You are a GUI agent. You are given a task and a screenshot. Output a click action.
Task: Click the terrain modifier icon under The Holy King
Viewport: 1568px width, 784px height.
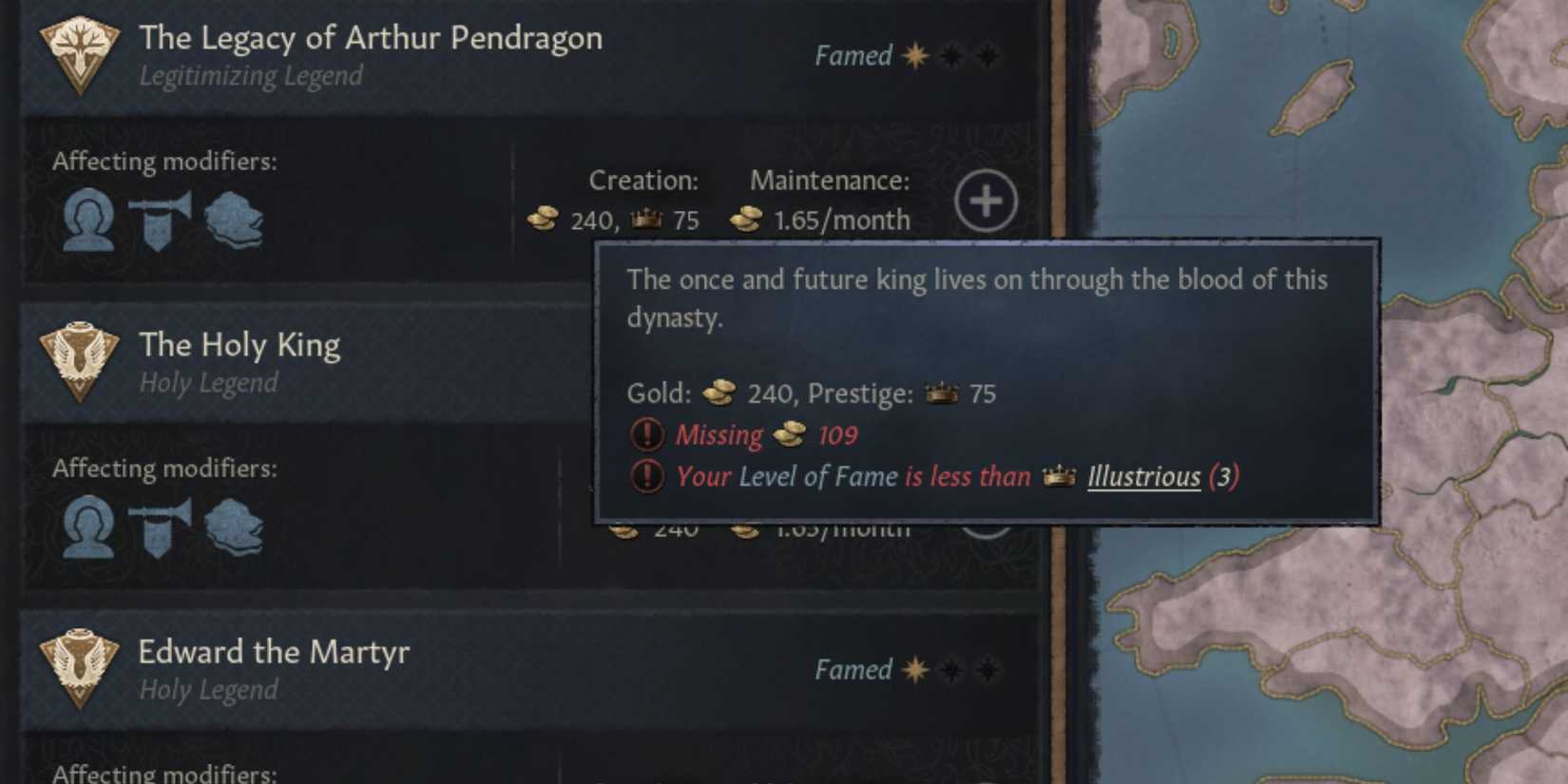click(236, 525)
